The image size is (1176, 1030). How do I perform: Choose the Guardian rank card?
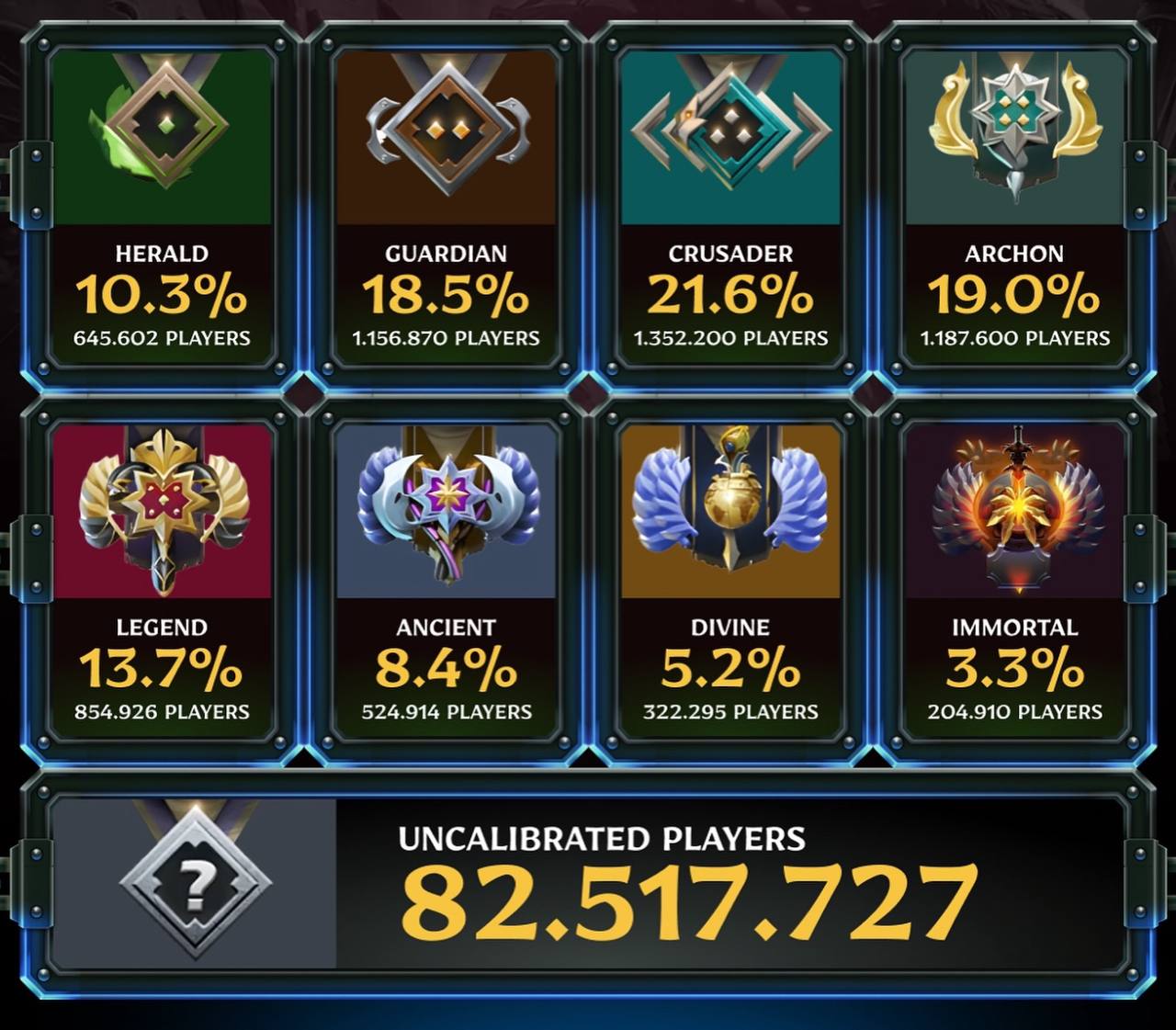click(x=446, y=207)
